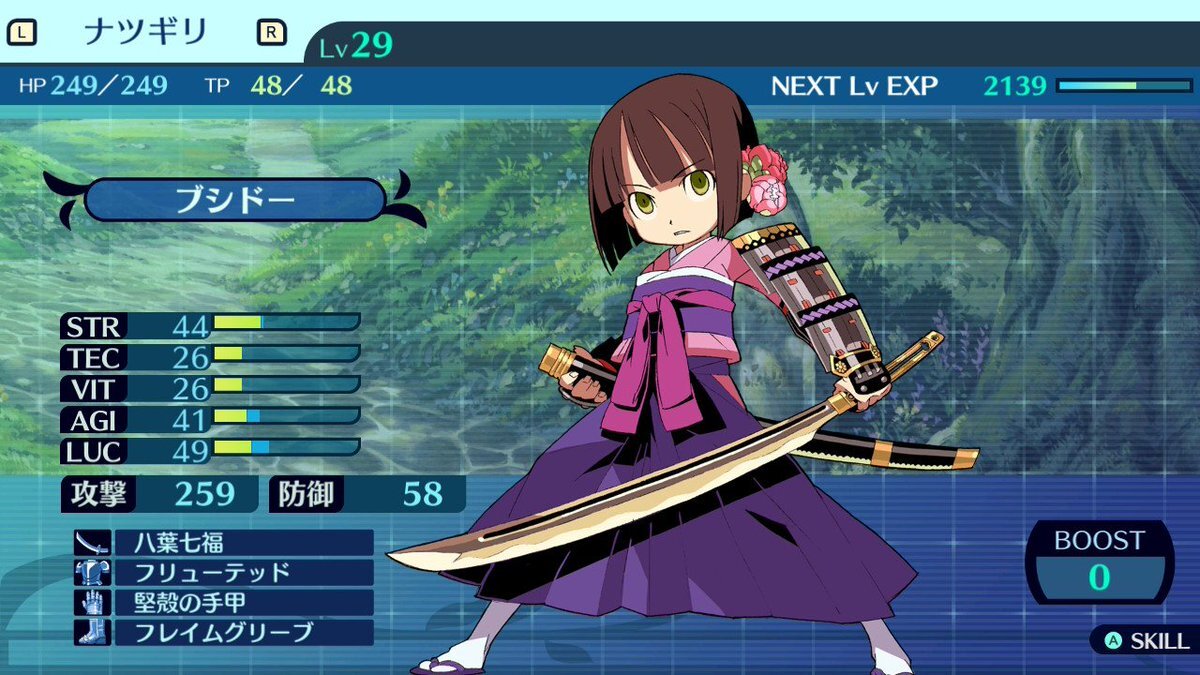Screen dimensions: 1200x675
Task: Click the ブシドー class banner
Action: [x=235, y=199]
